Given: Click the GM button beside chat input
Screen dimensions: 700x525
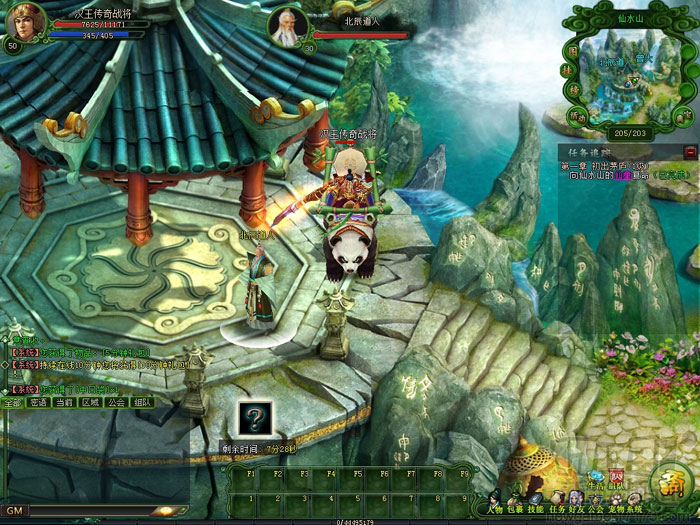Looking at the screenshot, I should pos(14,510).
